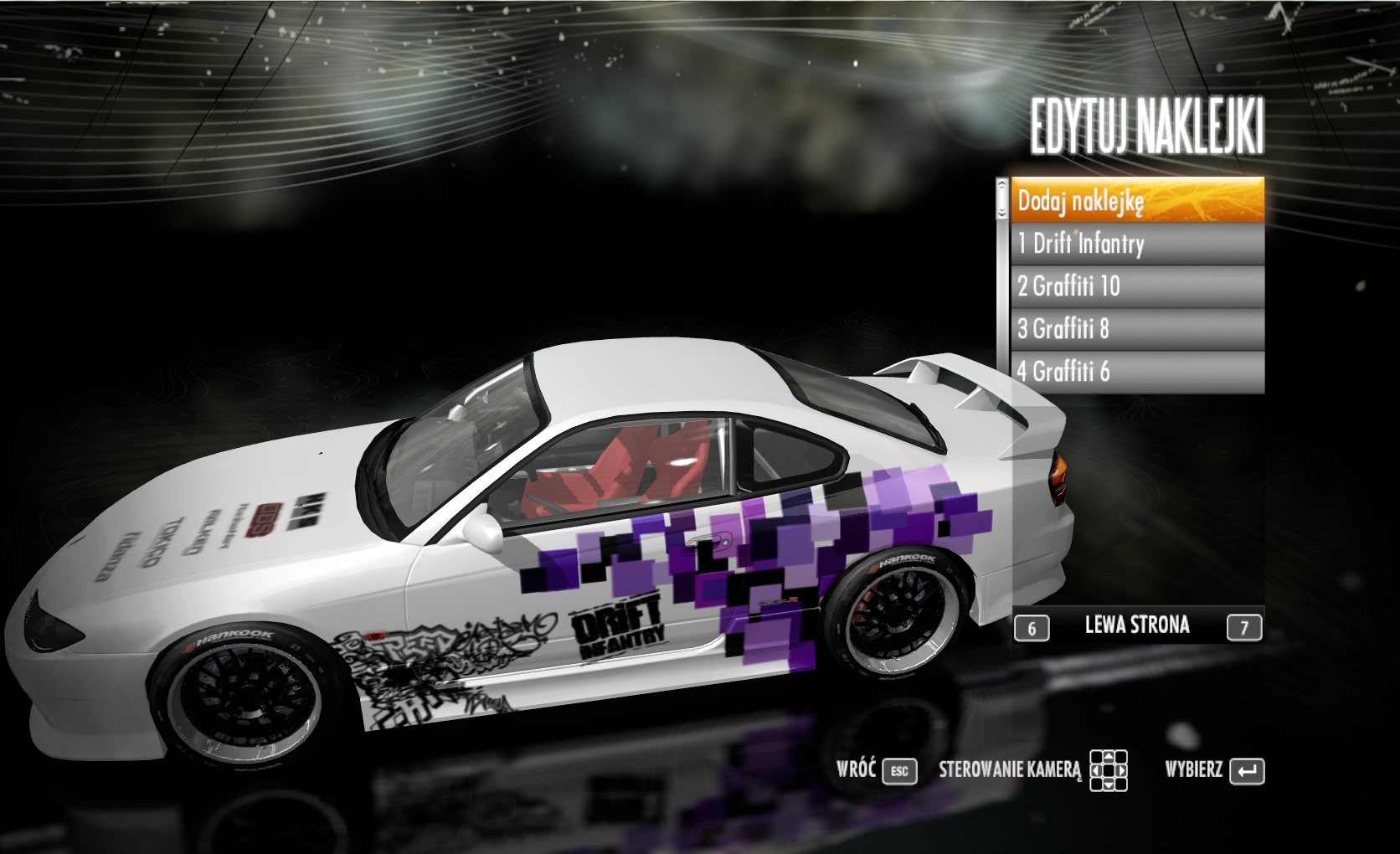Screen dimensions: 1400x854
Task: Select the Dodaj naklejkę menu entry
Action: (1137, 201)
